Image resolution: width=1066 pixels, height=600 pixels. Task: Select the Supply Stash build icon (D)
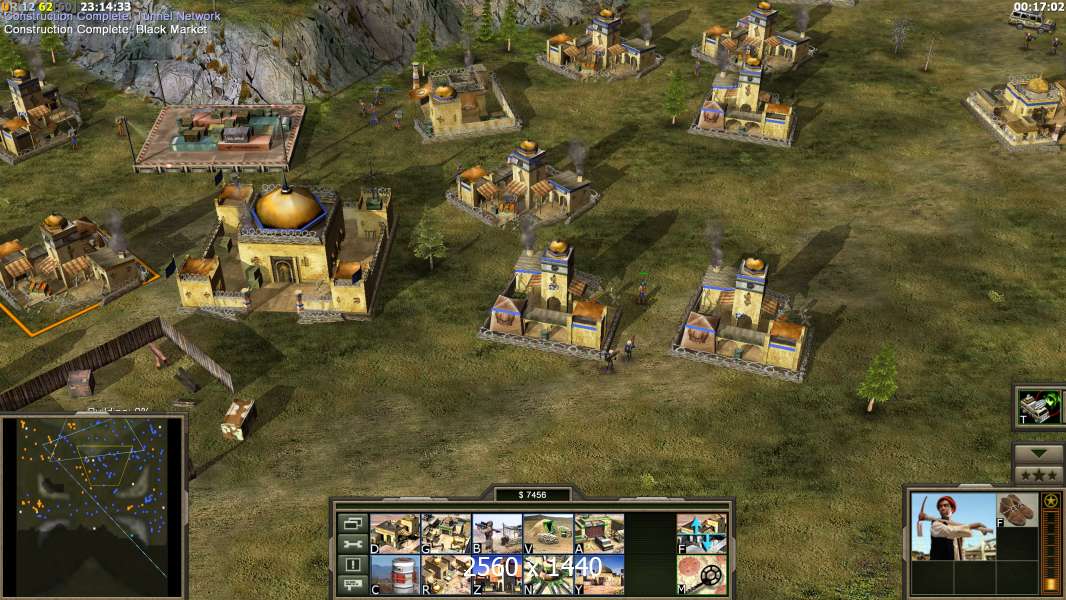point(395,533)
